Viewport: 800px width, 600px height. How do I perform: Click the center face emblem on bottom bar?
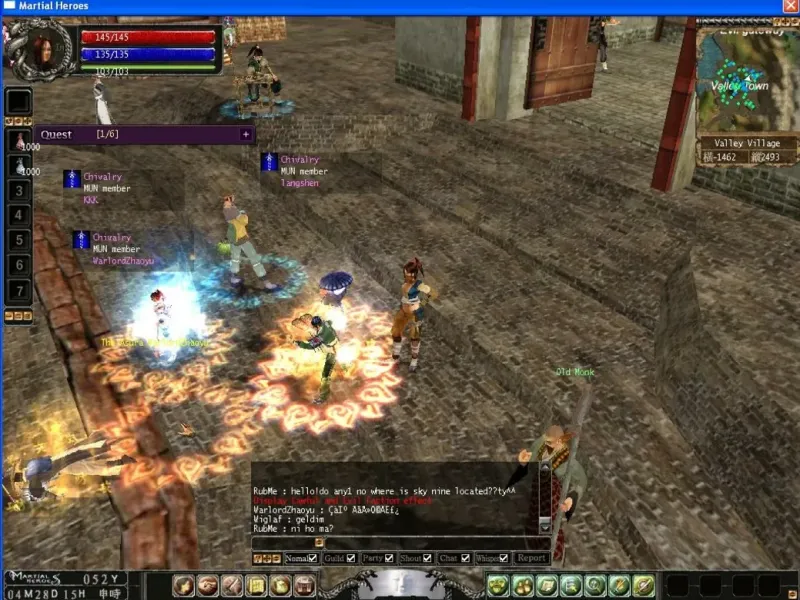point(402,584)
